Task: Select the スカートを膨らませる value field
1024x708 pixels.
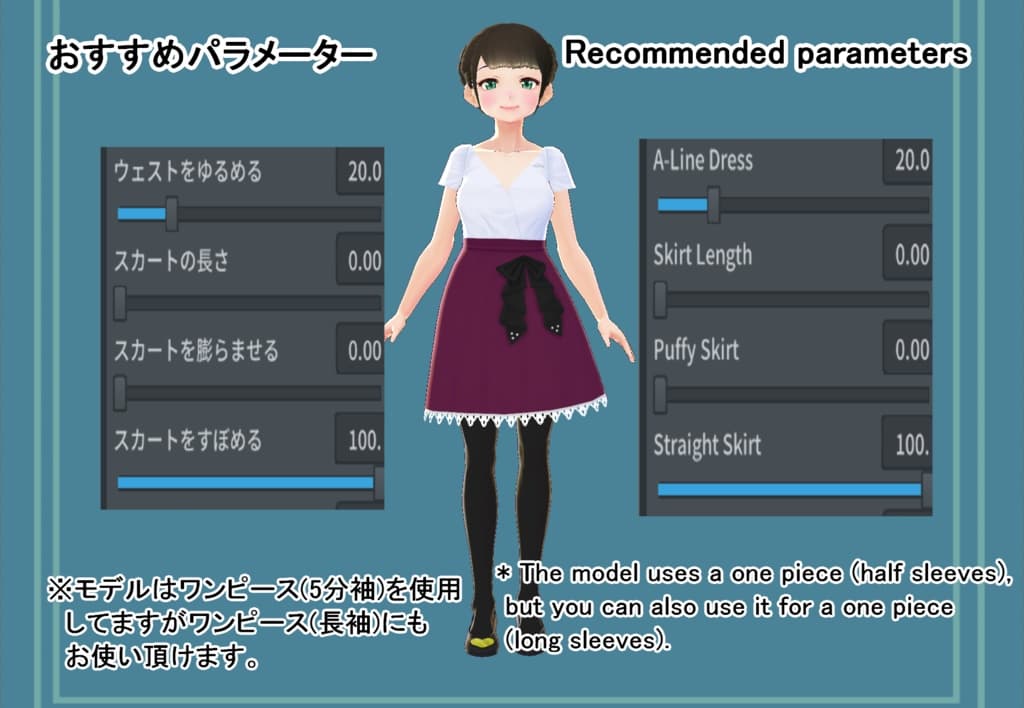Action: (x=362, y=350)
